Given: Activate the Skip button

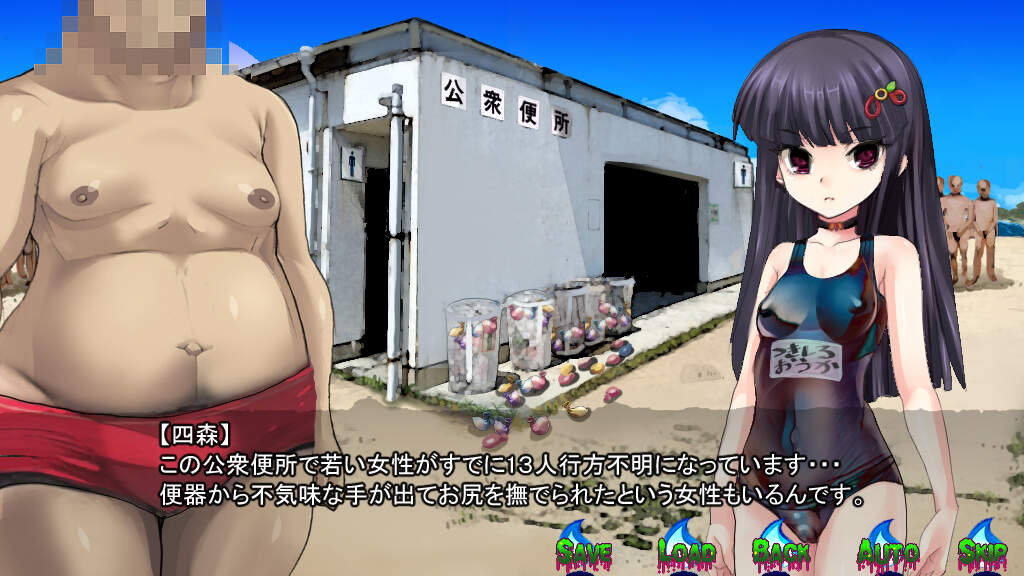Looking at the screenshot, I should [x=981, y=550].
